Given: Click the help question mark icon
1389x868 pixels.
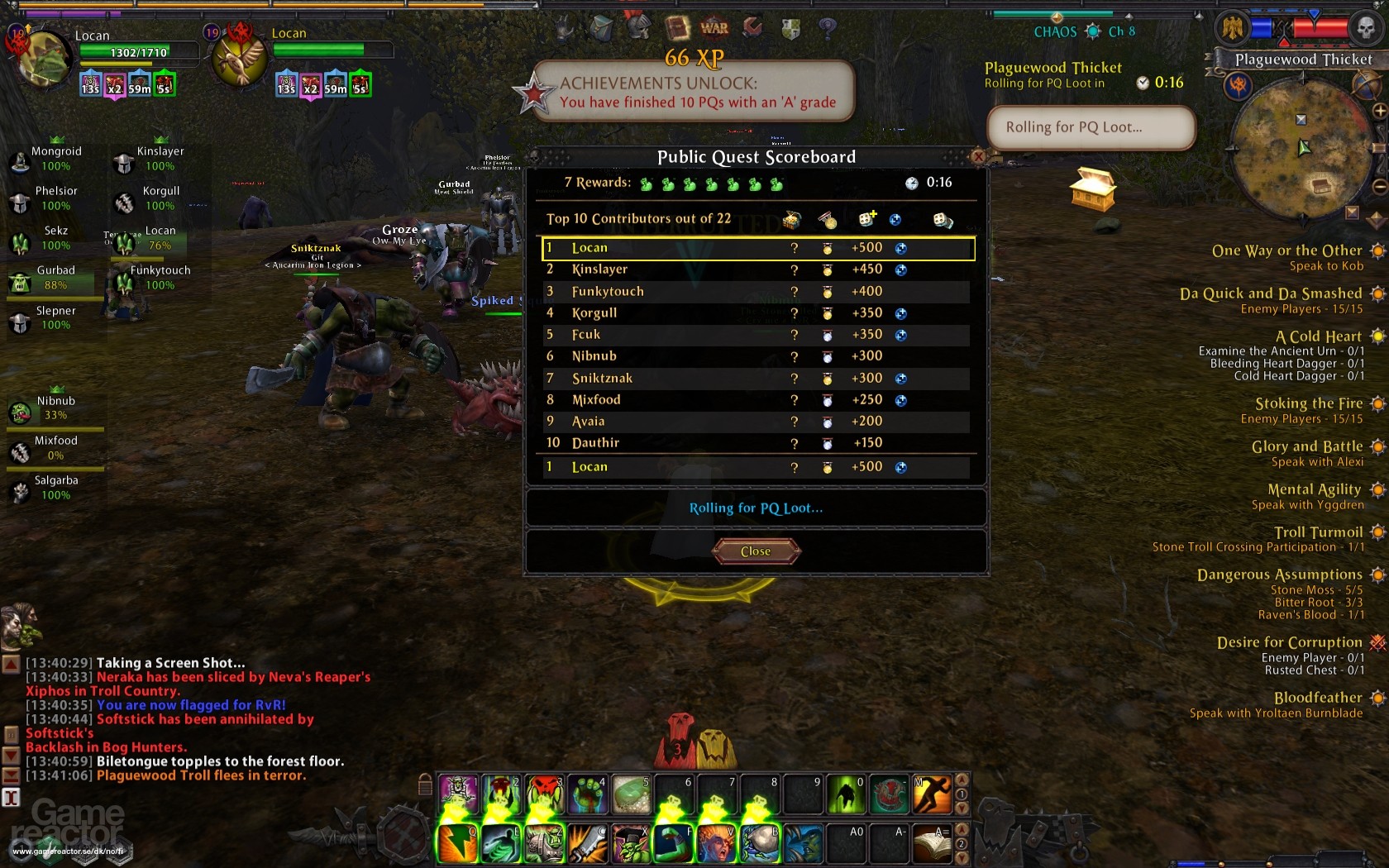Looking at the screenshot, I should coord(827,28).
